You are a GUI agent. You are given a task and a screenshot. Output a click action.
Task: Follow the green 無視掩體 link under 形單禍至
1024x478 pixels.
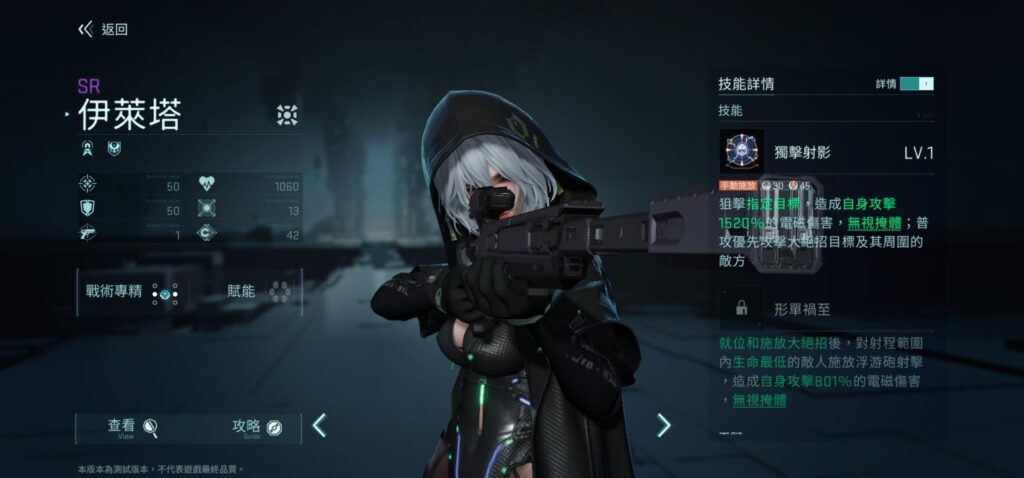(759, 400)
